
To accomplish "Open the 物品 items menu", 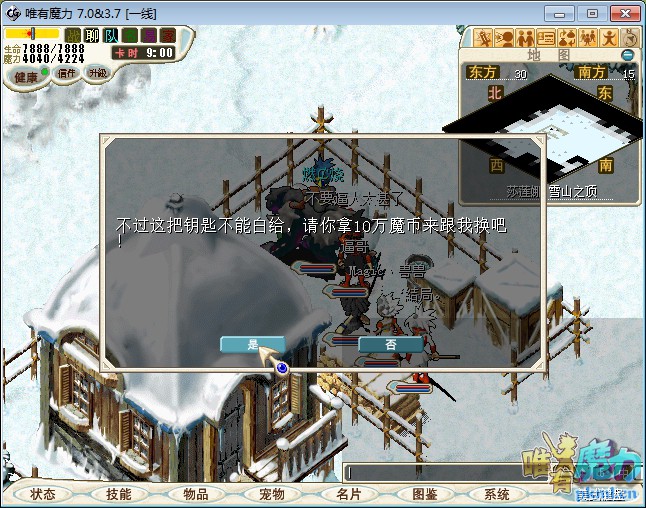I will (196, 494).
